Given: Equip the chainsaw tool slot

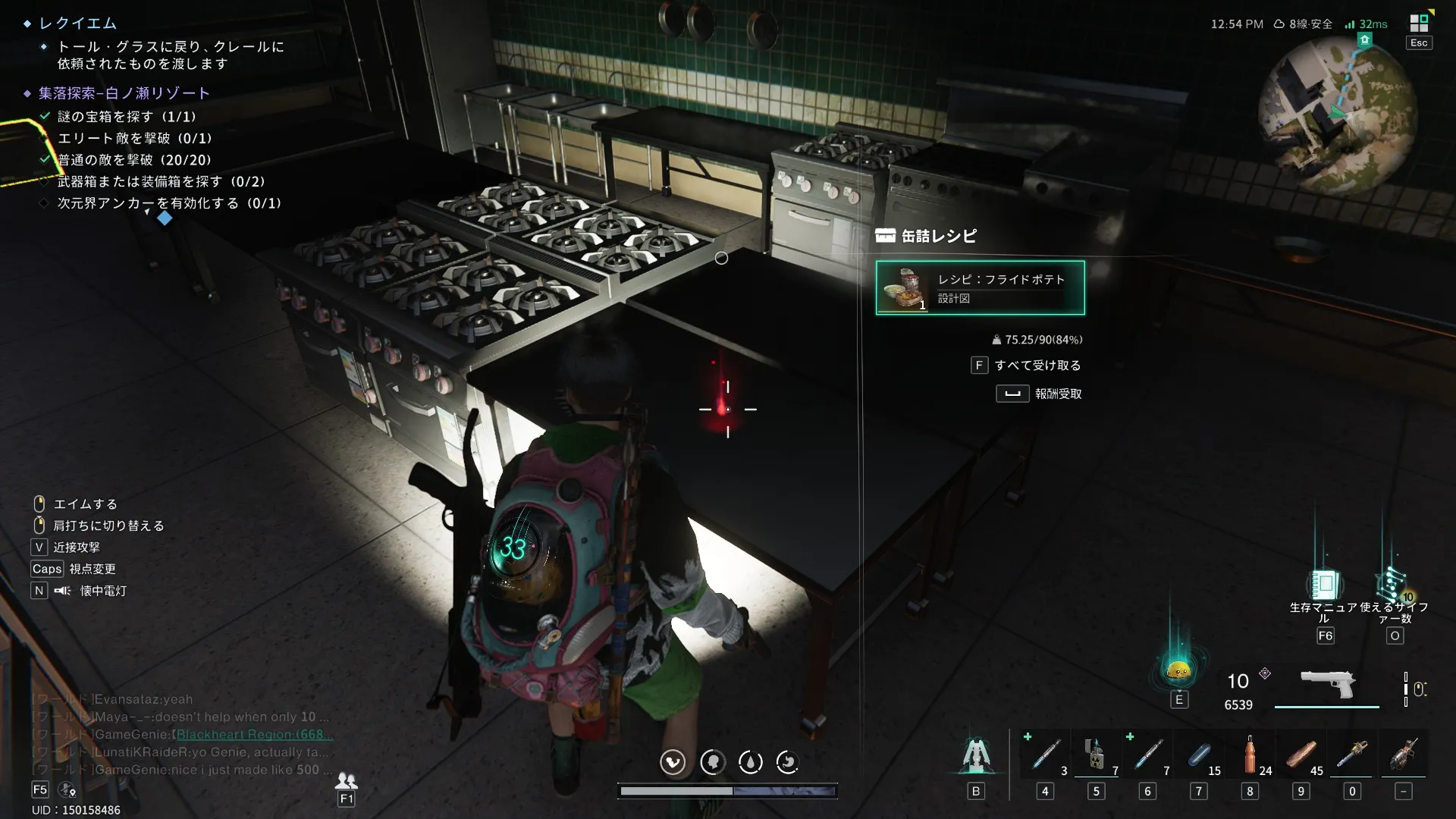Looking at the screenshot, I should pyautogui.click(x=1352, y=755).
